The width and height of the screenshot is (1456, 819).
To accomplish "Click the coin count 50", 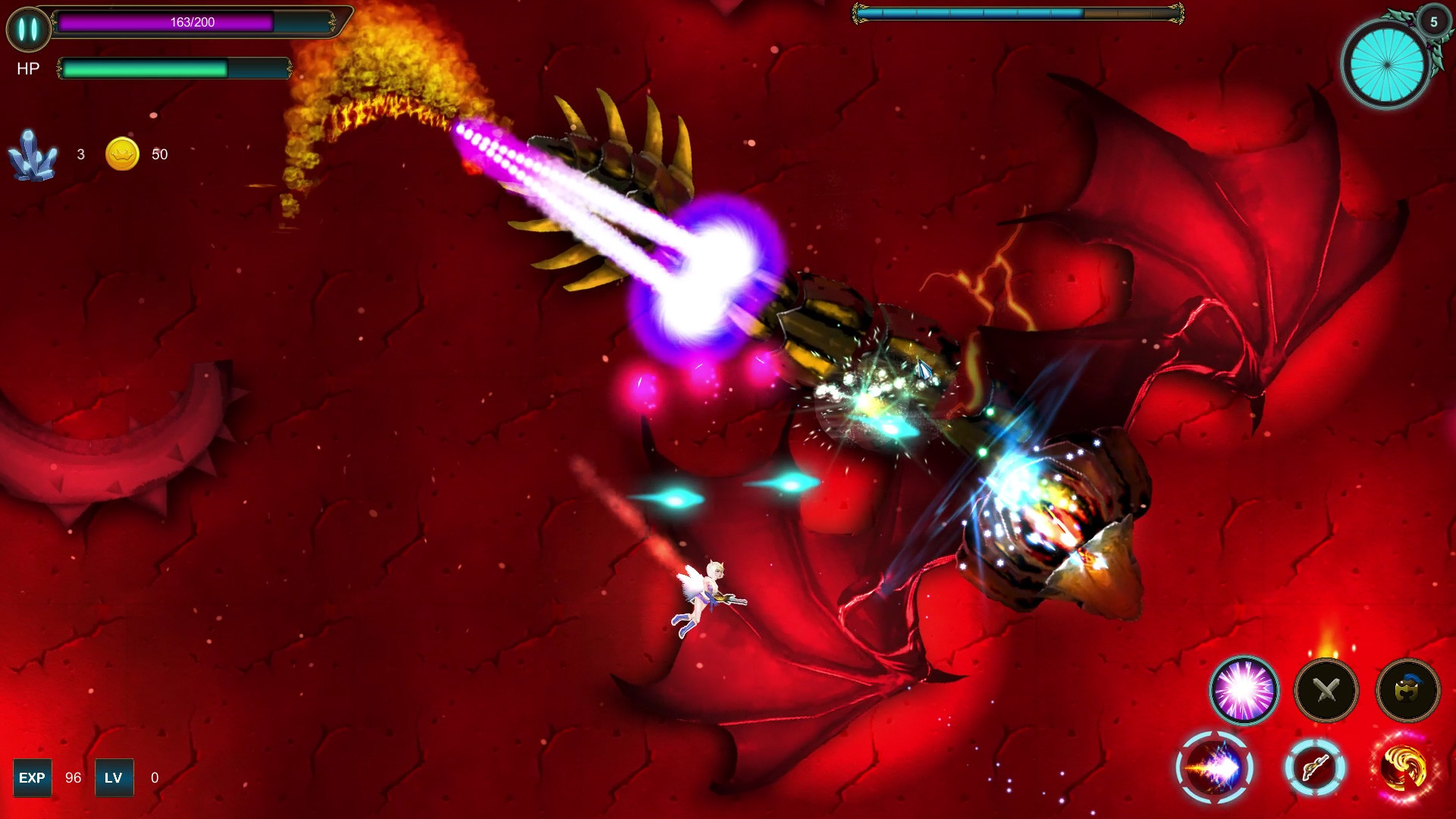I will point(161,154).
